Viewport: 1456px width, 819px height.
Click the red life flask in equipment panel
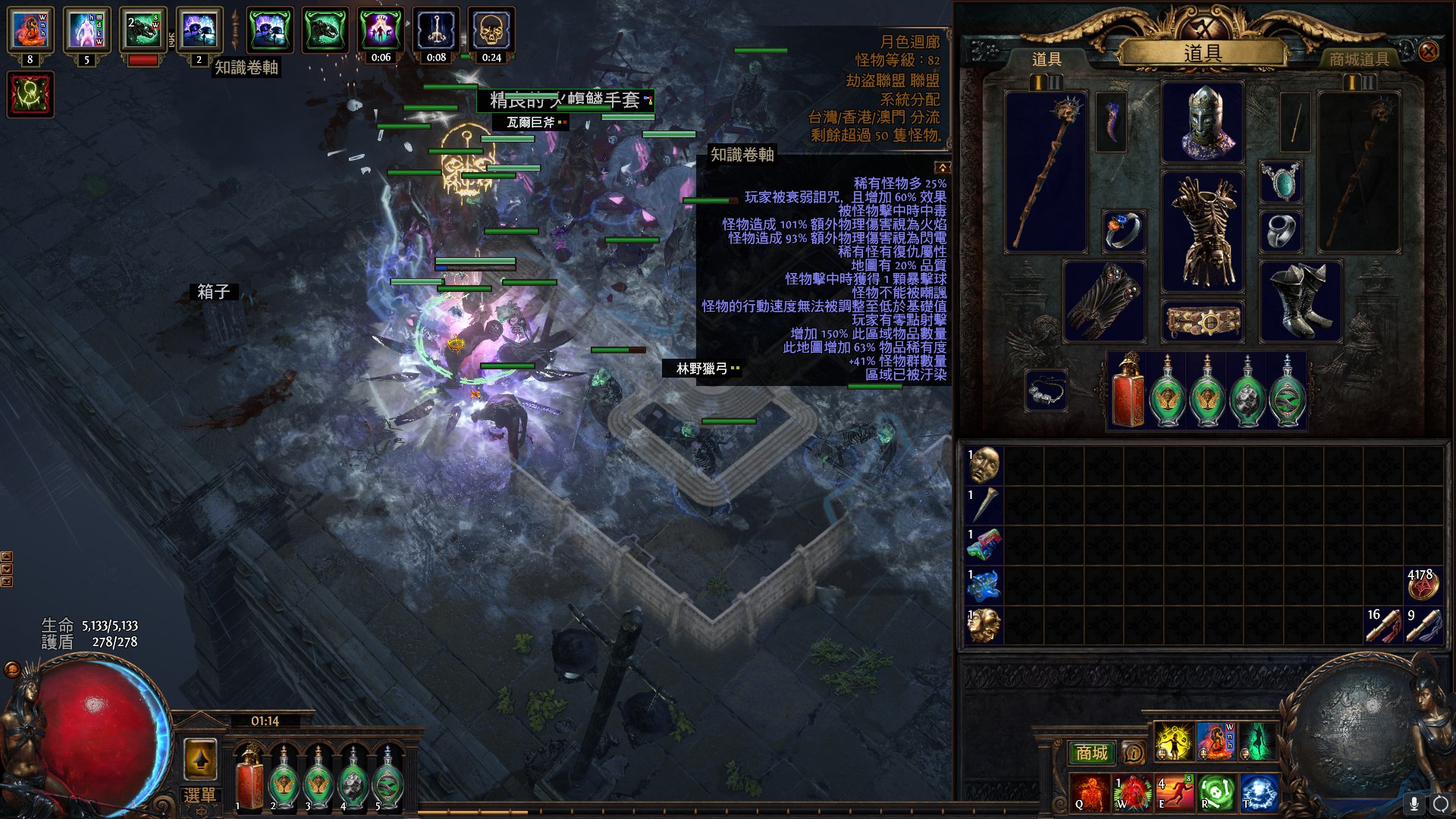click(1127, 392)
